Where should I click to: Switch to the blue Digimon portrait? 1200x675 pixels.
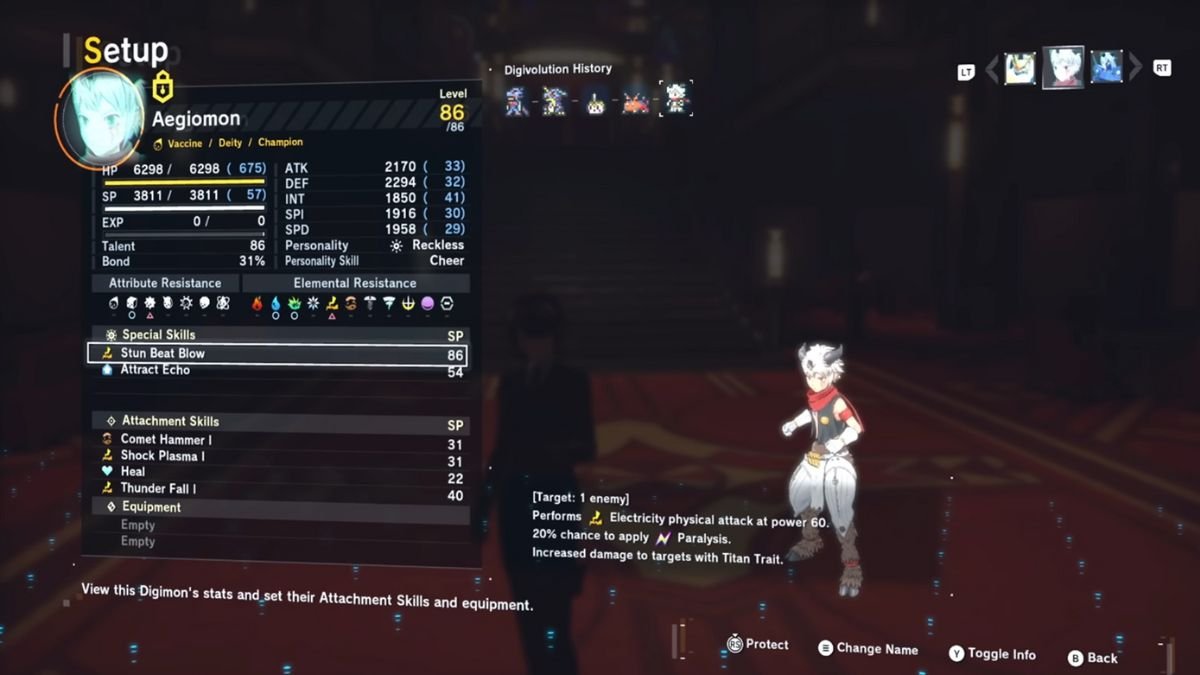point(1106,68)
